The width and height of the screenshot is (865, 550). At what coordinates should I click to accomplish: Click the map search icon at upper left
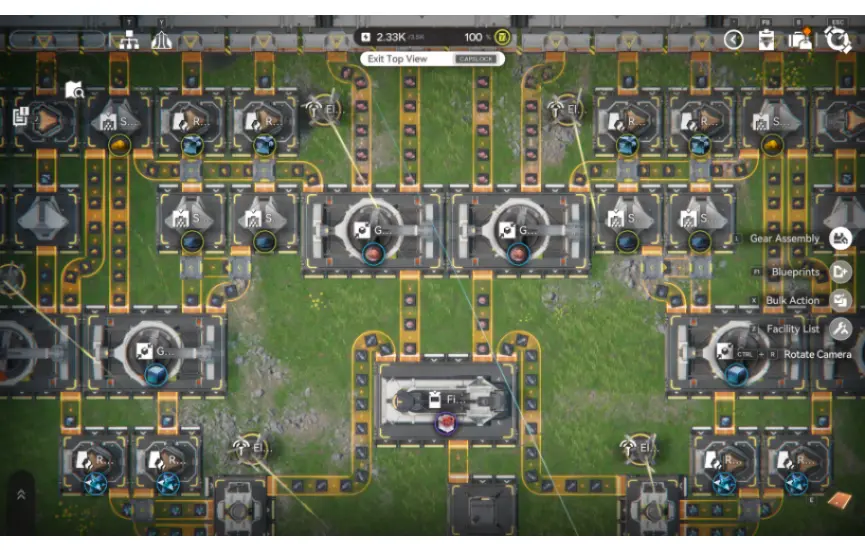(75, 91)
